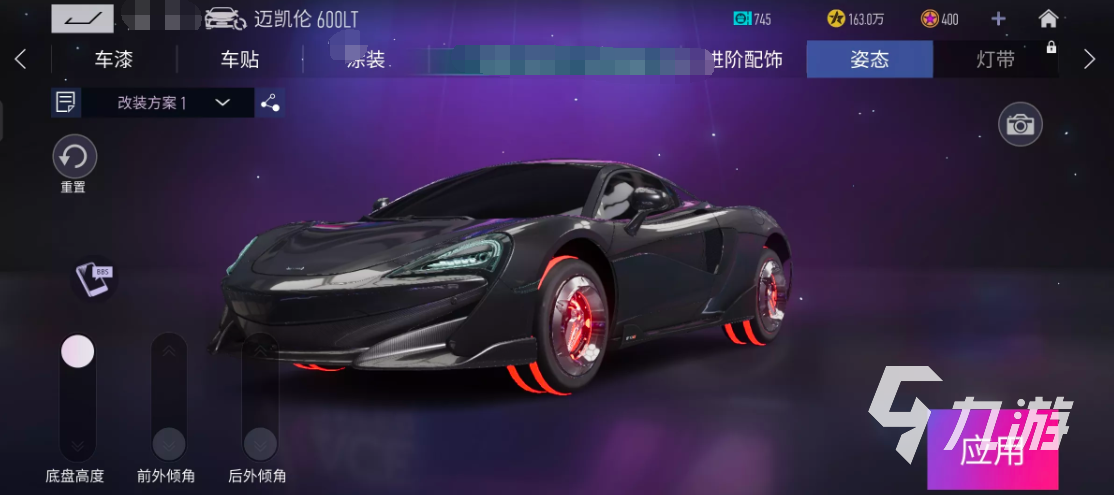Apply changes with 应用 button
Image resolution: width=1114 pixels, height=495 pixels.
point(992,451)
